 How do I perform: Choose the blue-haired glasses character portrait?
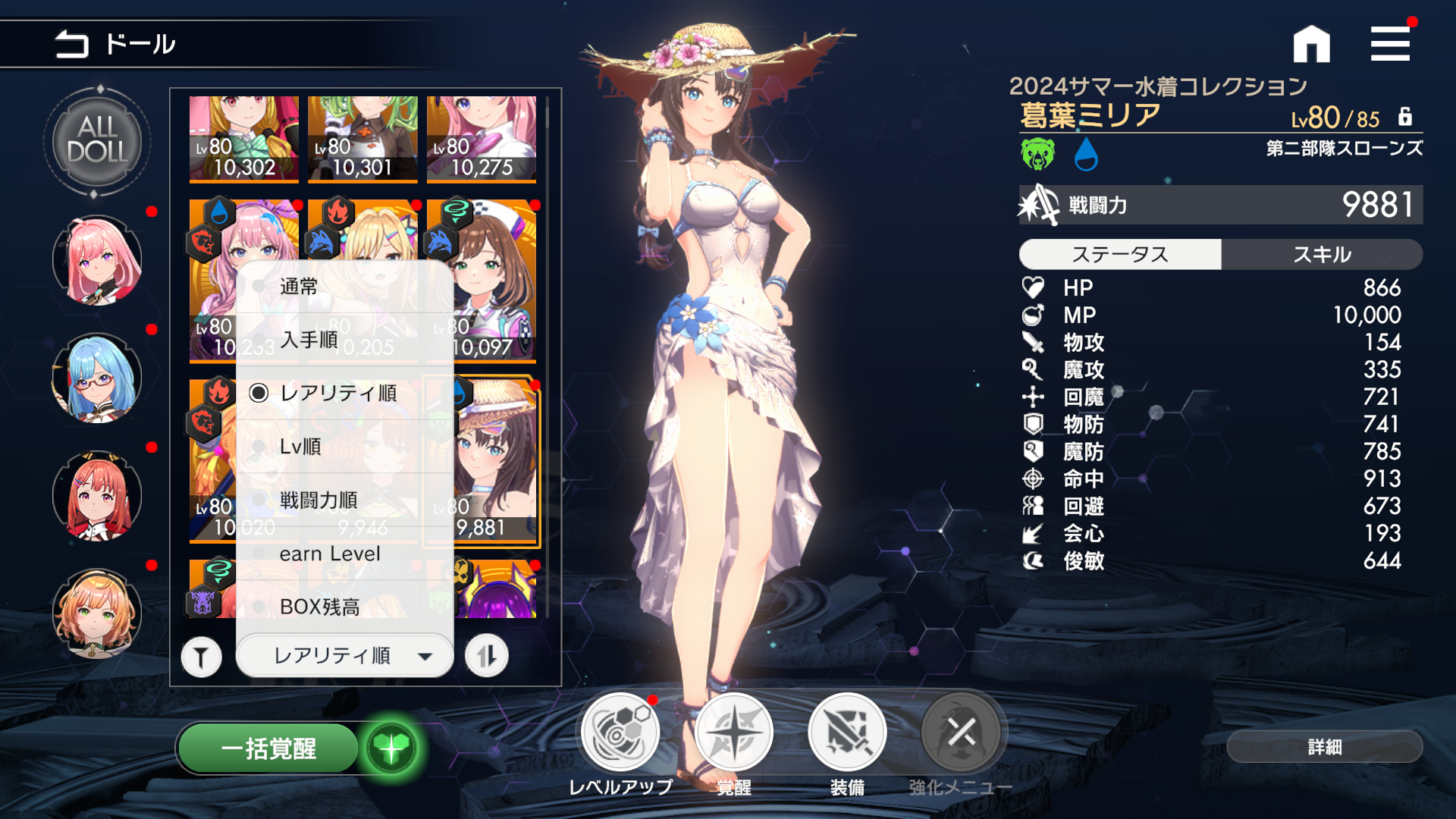pos(97,378)
